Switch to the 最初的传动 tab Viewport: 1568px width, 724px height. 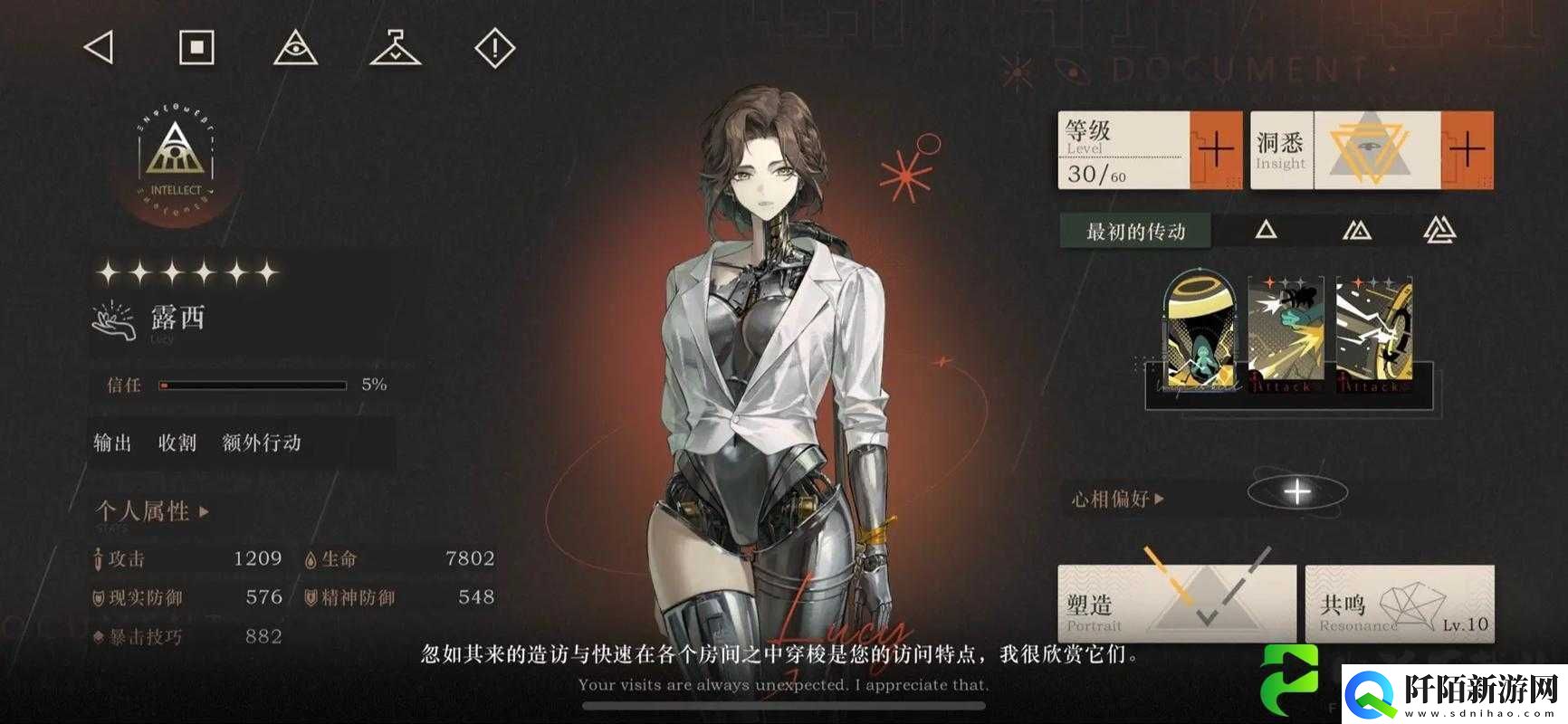[1134, 231]
